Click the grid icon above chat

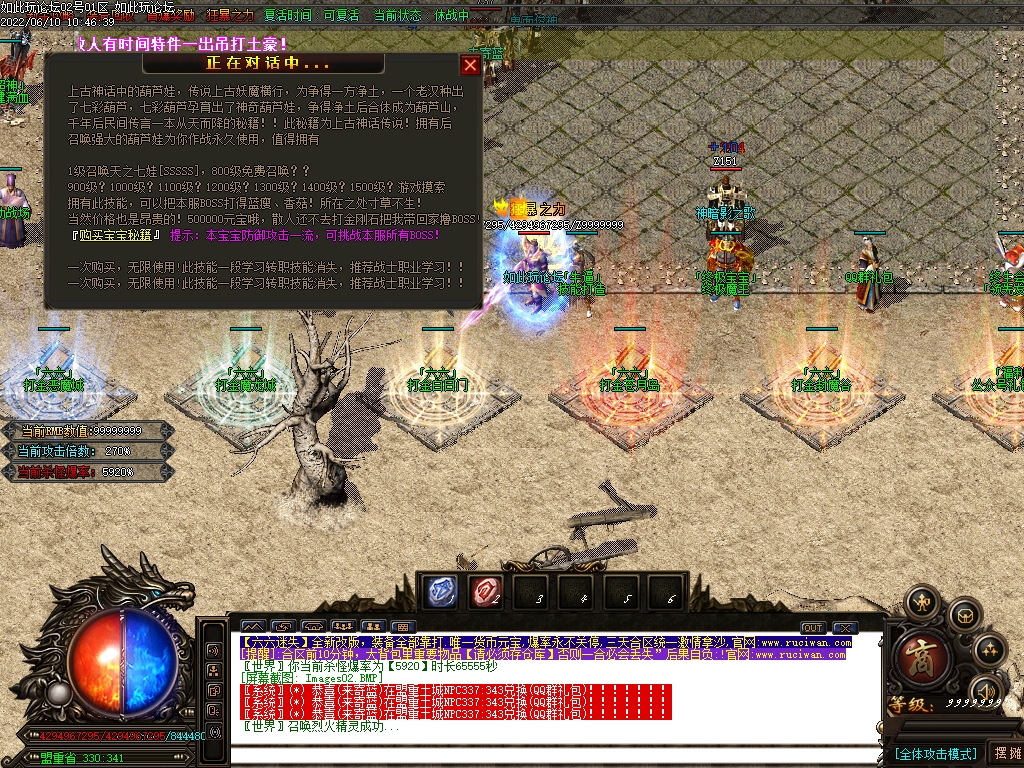[403, 628]
